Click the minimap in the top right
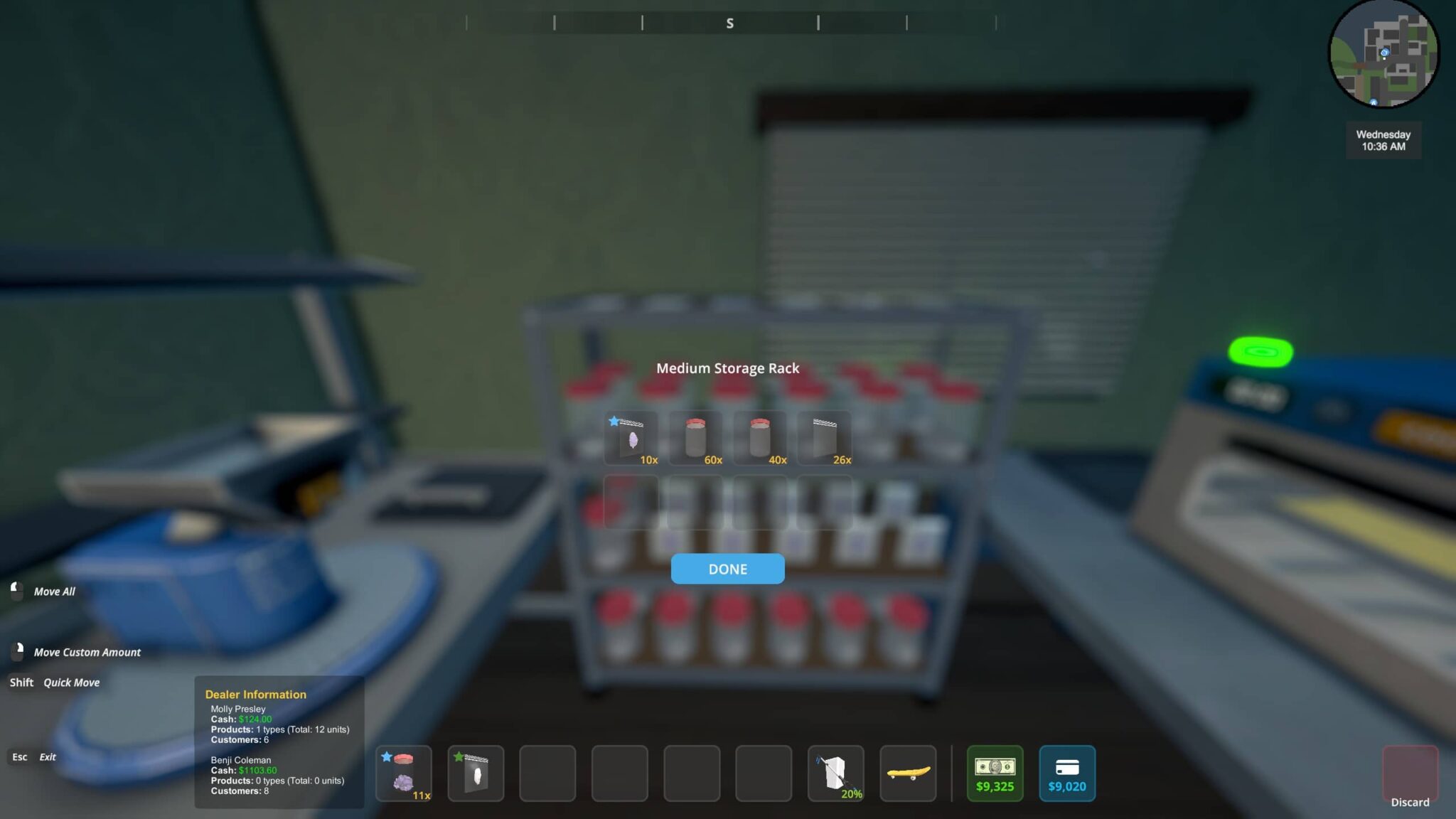1456x819 pixels. coord(1383,53)
